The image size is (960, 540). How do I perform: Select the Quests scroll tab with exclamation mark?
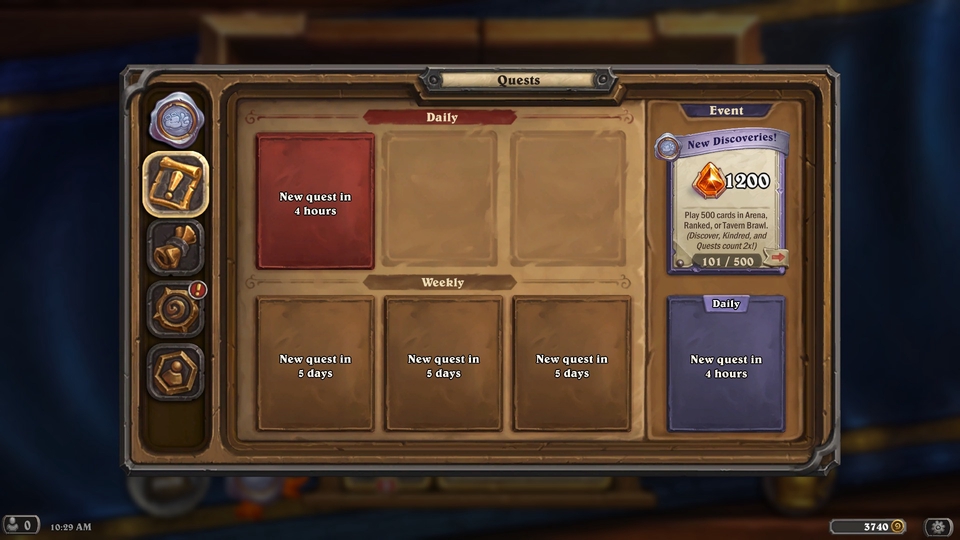(176, 183)
